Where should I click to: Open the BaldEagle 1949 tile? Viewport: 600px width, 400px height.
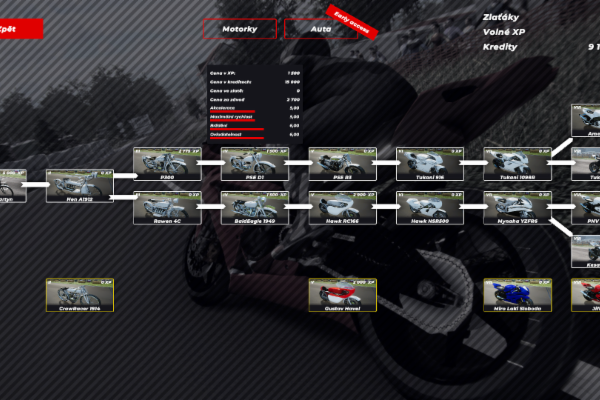coord(254,207)
